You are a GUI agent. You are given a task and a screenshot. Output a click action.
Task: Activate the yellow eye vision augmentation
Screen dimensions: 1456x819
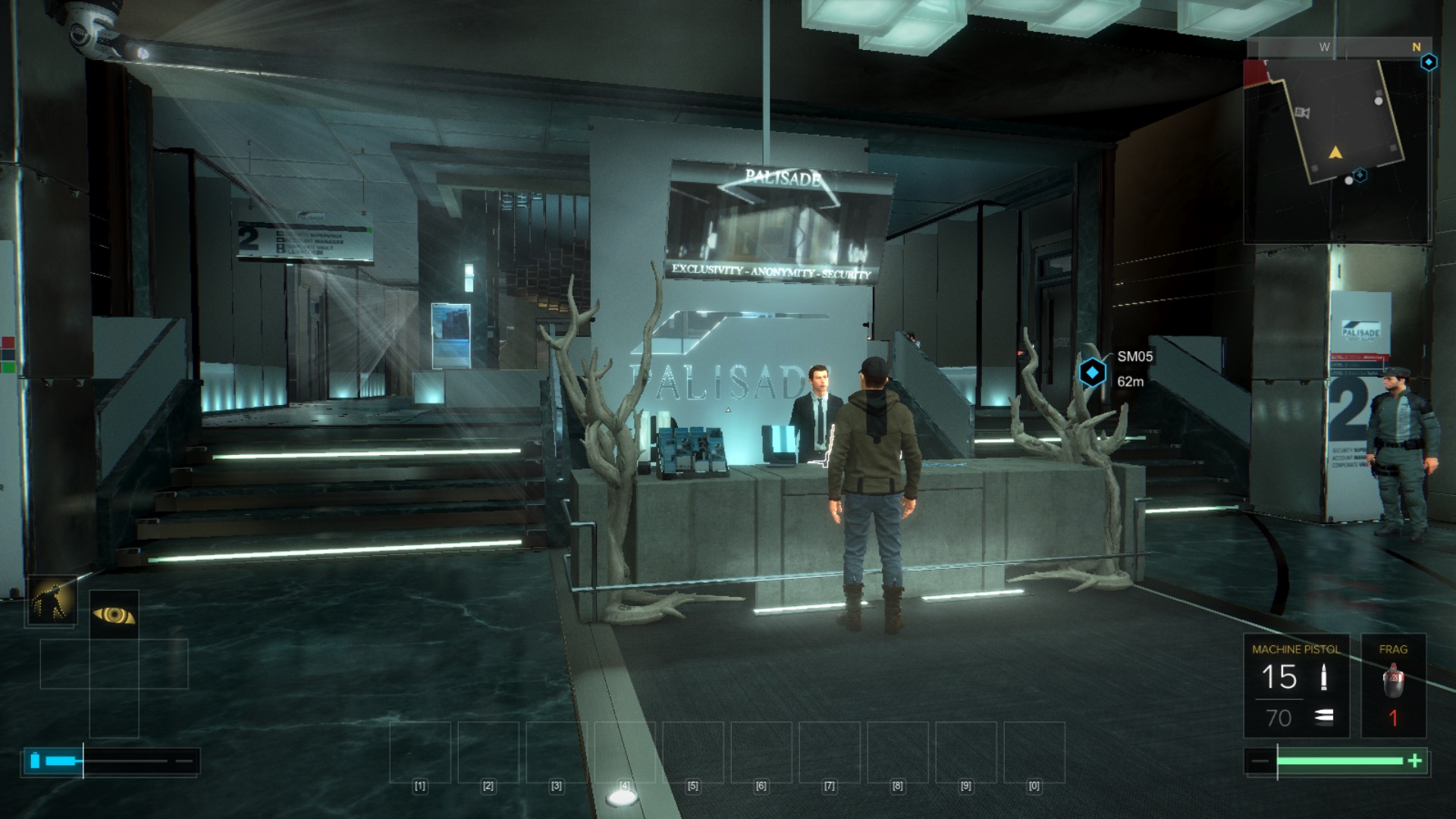tap(114, 614)
